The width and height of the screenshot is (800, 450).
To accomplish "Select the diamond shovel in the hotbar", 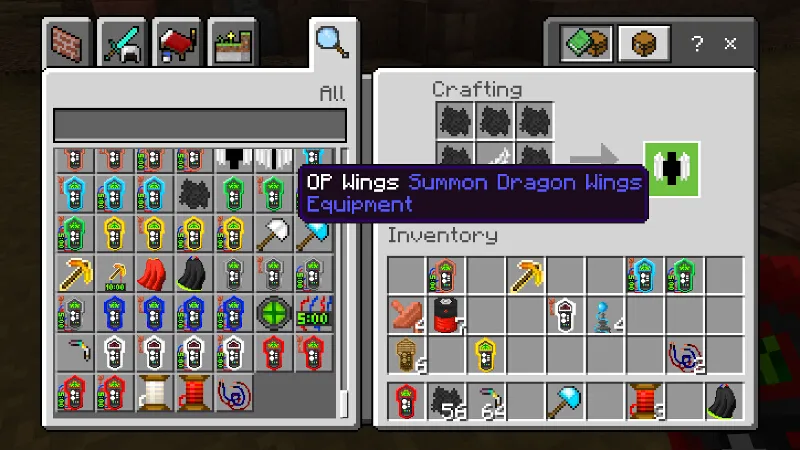I will pos(565,402).
